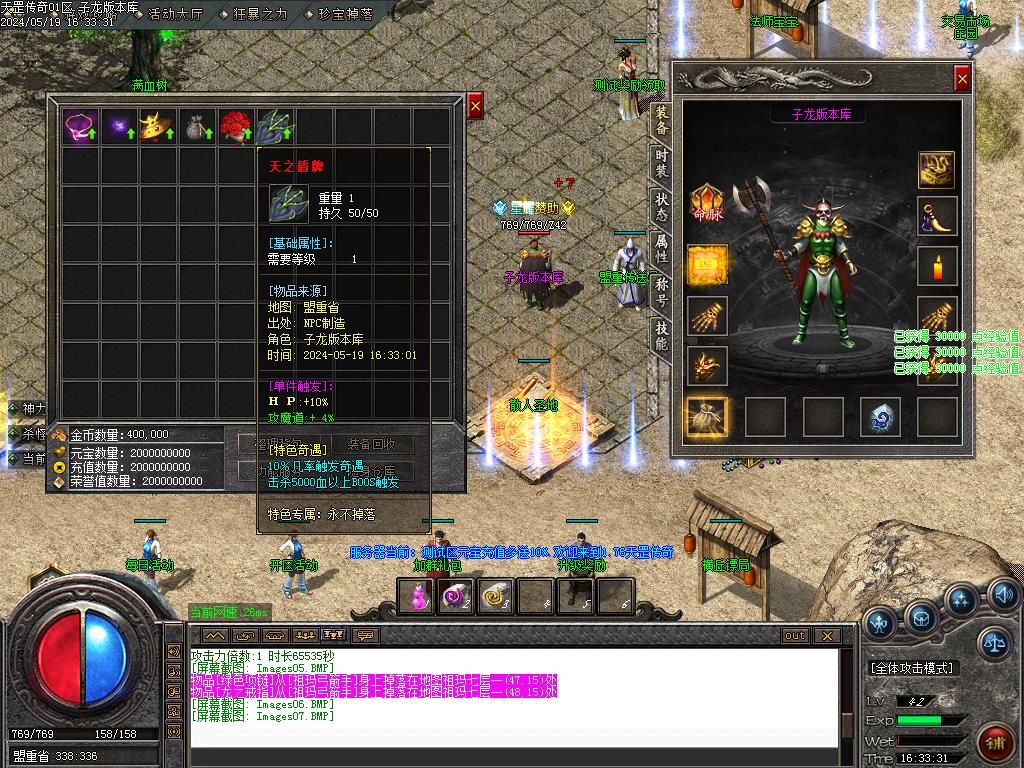
Task: Select the grey pouch item in the bag
Action: coord(196,127)
